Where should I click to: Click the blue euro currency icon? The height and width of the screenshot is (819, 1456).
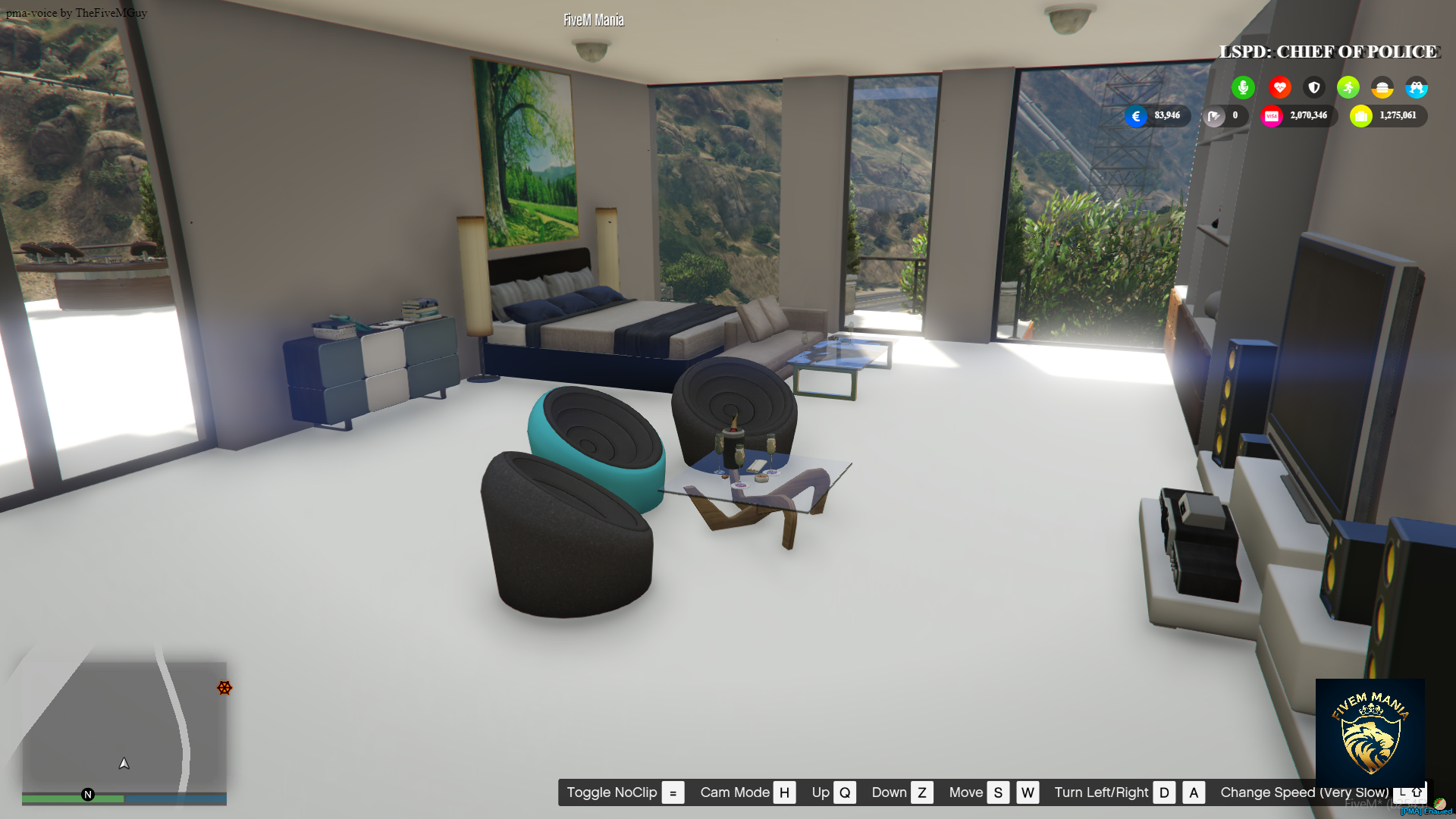point(1135,116)
